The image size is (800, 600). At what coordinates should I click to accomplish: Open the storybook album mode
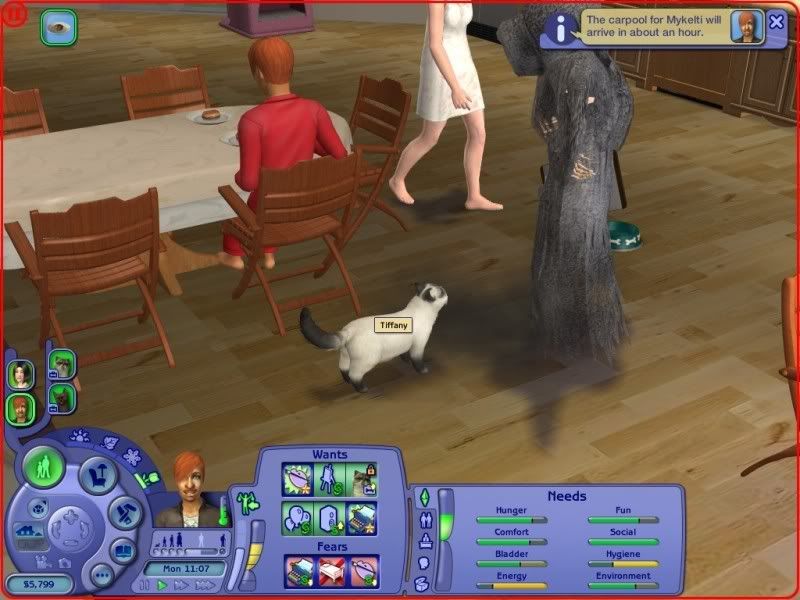click(x=122, y=550)
